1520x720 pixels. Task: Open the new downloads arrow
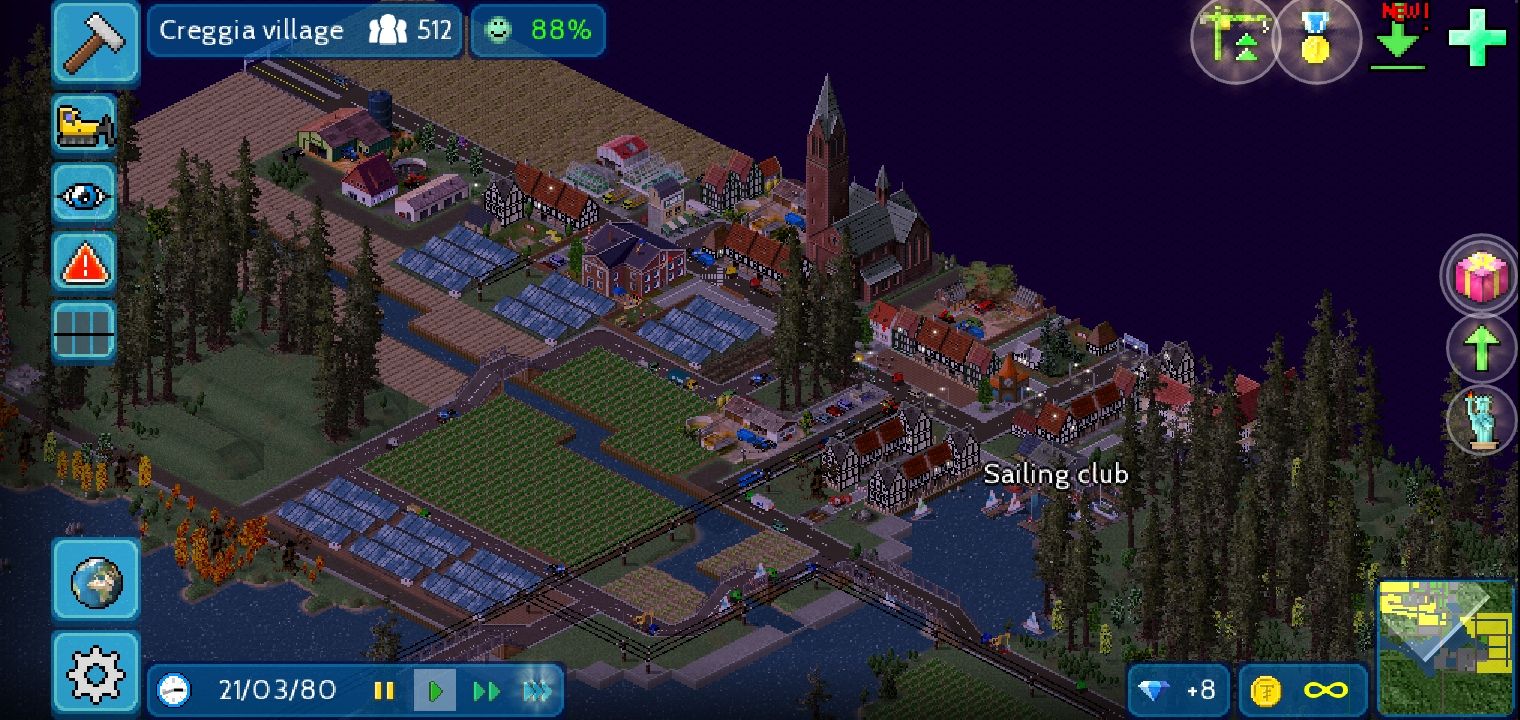click(x=1399, y=40)
